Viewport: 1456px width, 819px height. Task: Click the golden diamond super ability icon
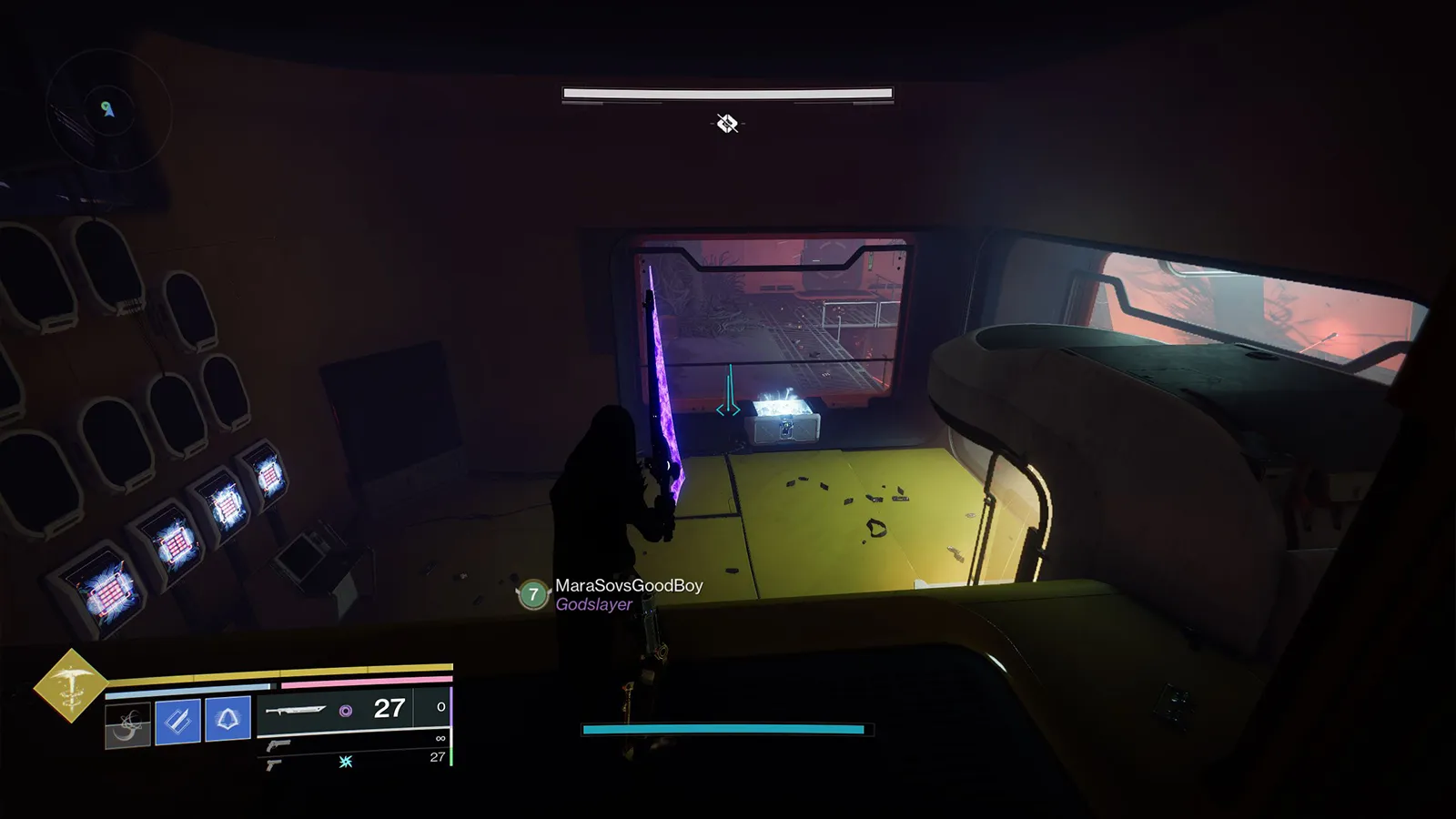coord(70,685)
